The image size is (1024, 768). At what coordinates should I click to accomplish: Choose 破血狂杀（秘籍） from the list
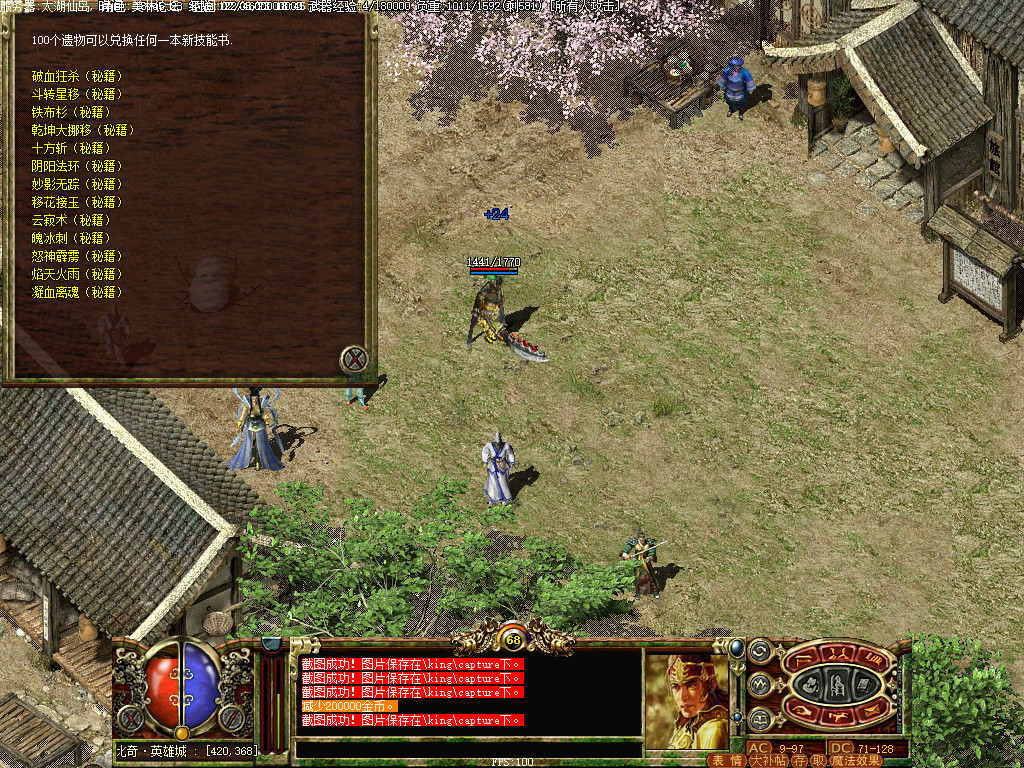point(76,76)
